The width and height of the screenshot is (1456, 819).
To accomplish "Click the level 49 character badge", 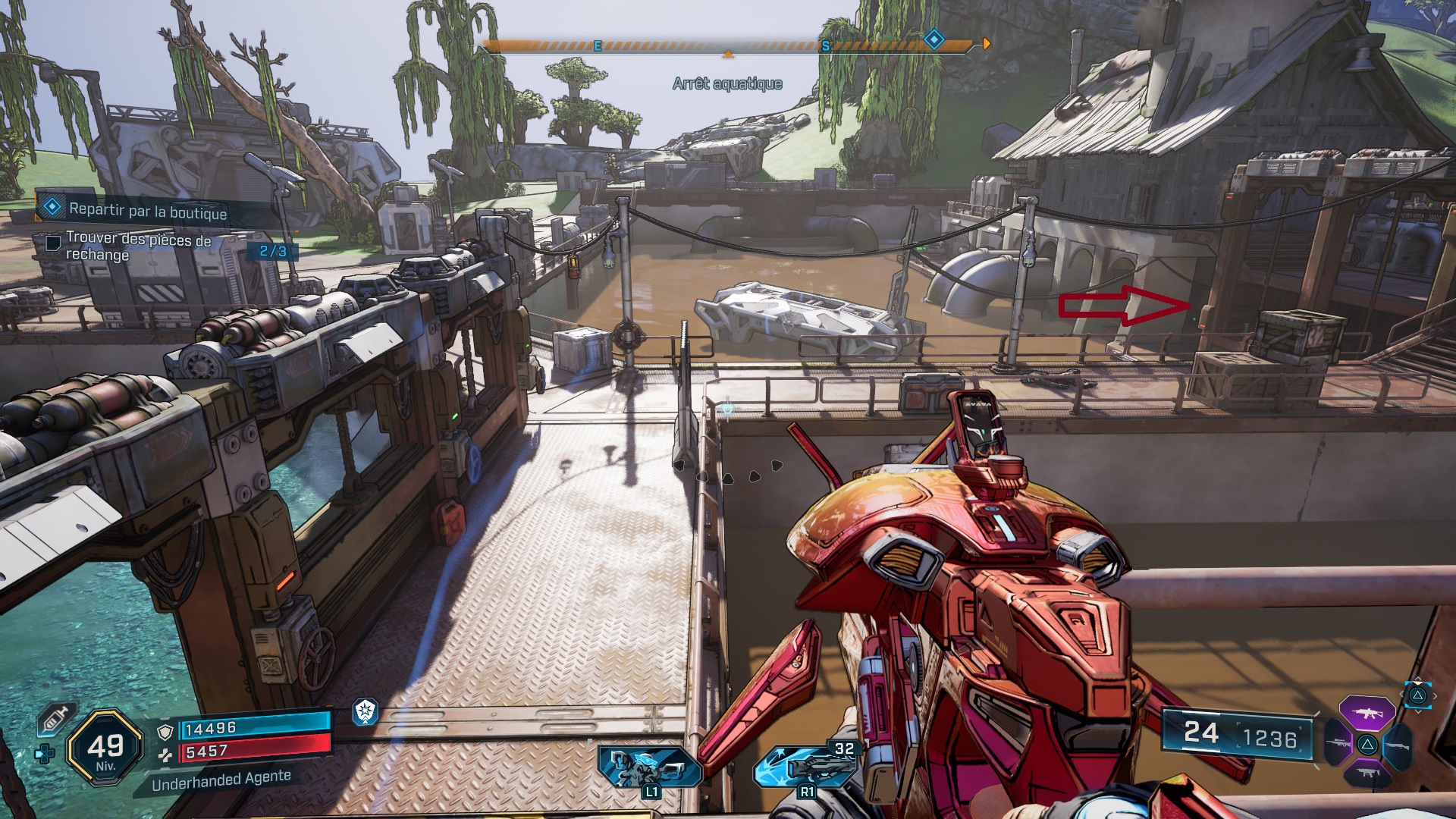I will coord(105,748).
